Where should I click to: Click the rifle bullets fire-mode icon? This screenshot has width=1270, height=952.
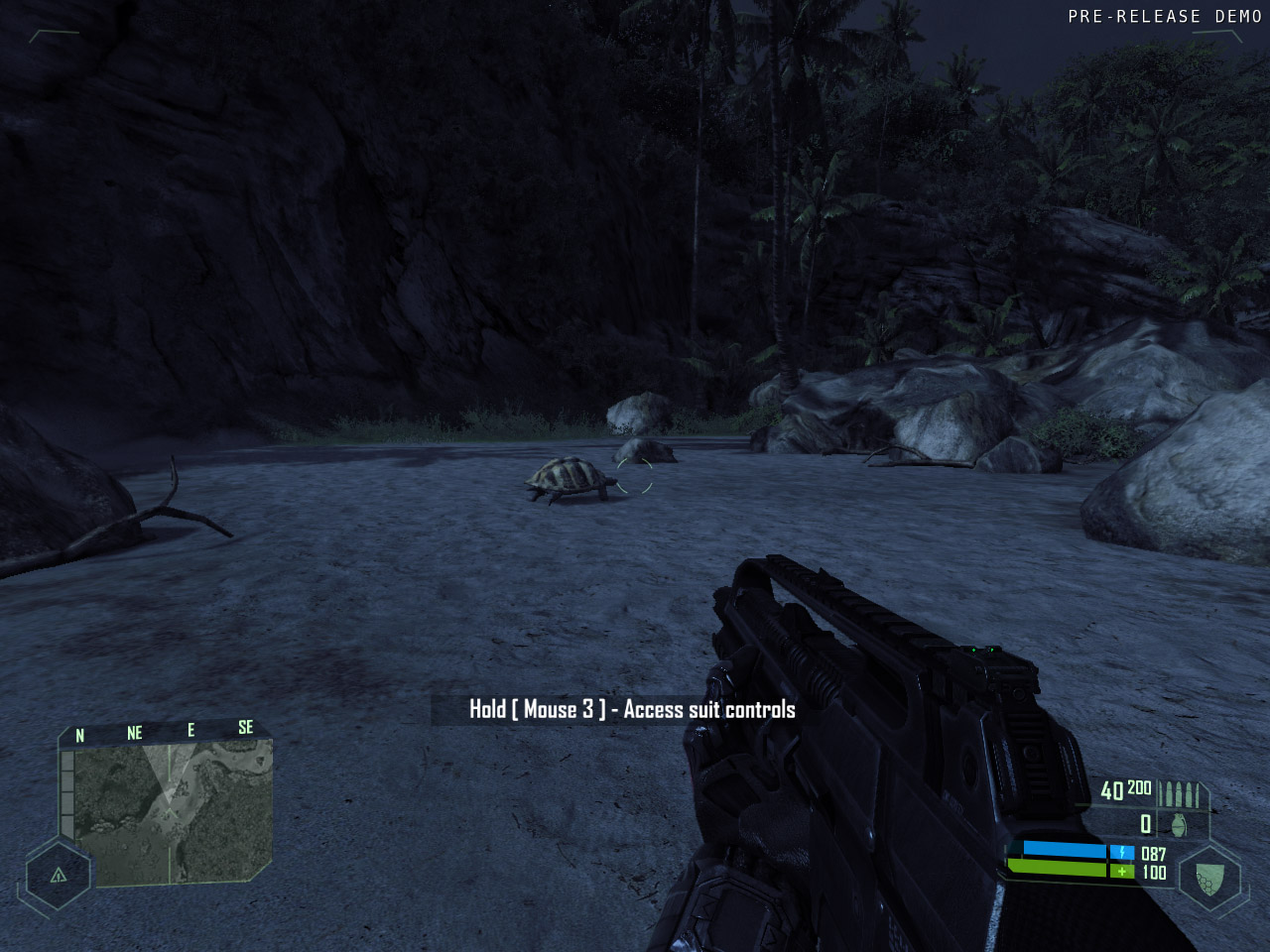(x=1181, y=793)
